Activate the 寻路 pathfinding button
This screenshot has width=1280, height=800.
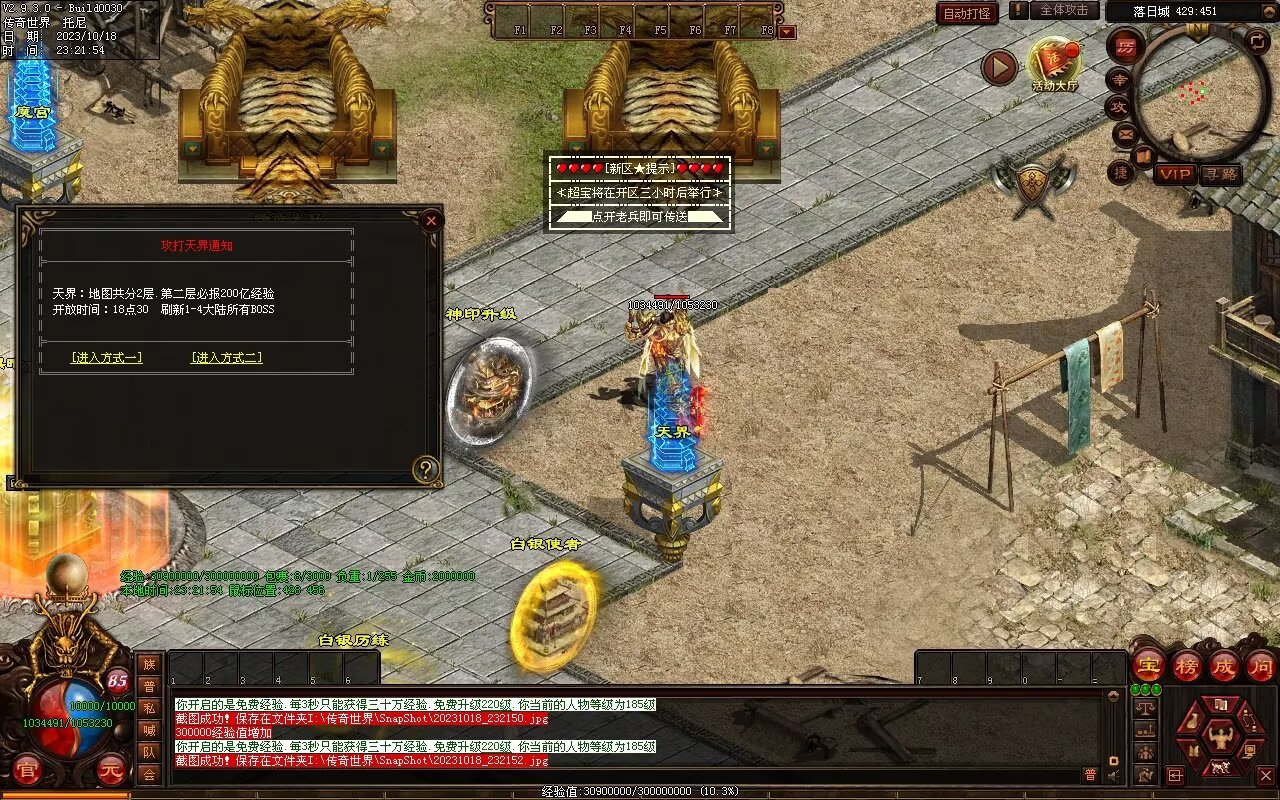point(1220,174)
